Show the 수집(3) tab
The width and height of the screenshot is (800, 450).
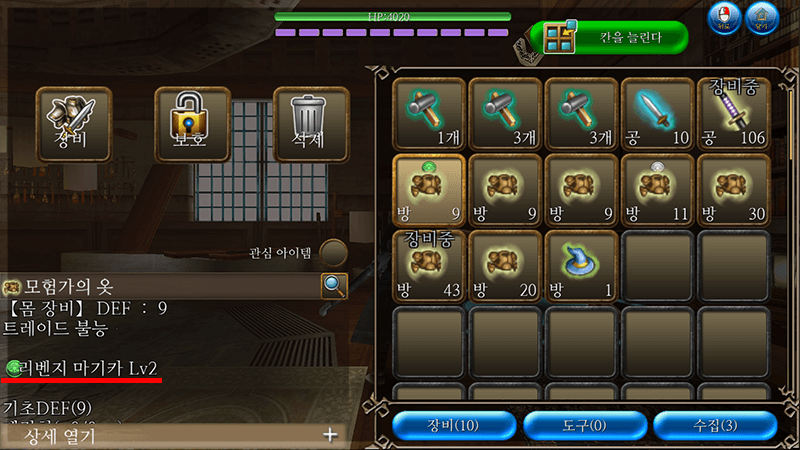point(714,425)
